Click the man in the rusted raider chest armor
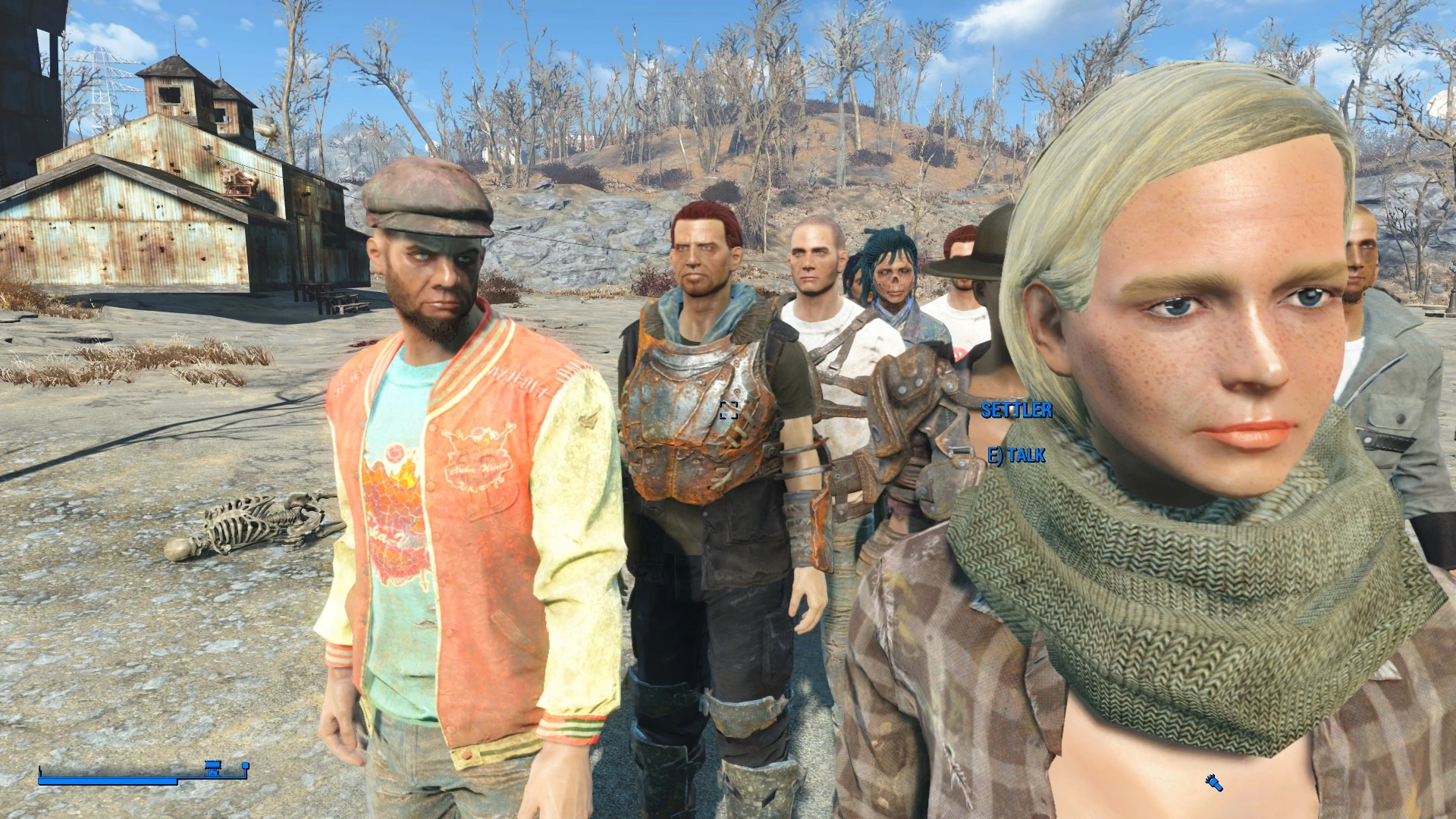The height and width of the screenshot is (819, 1456). (x=705, y=409)
